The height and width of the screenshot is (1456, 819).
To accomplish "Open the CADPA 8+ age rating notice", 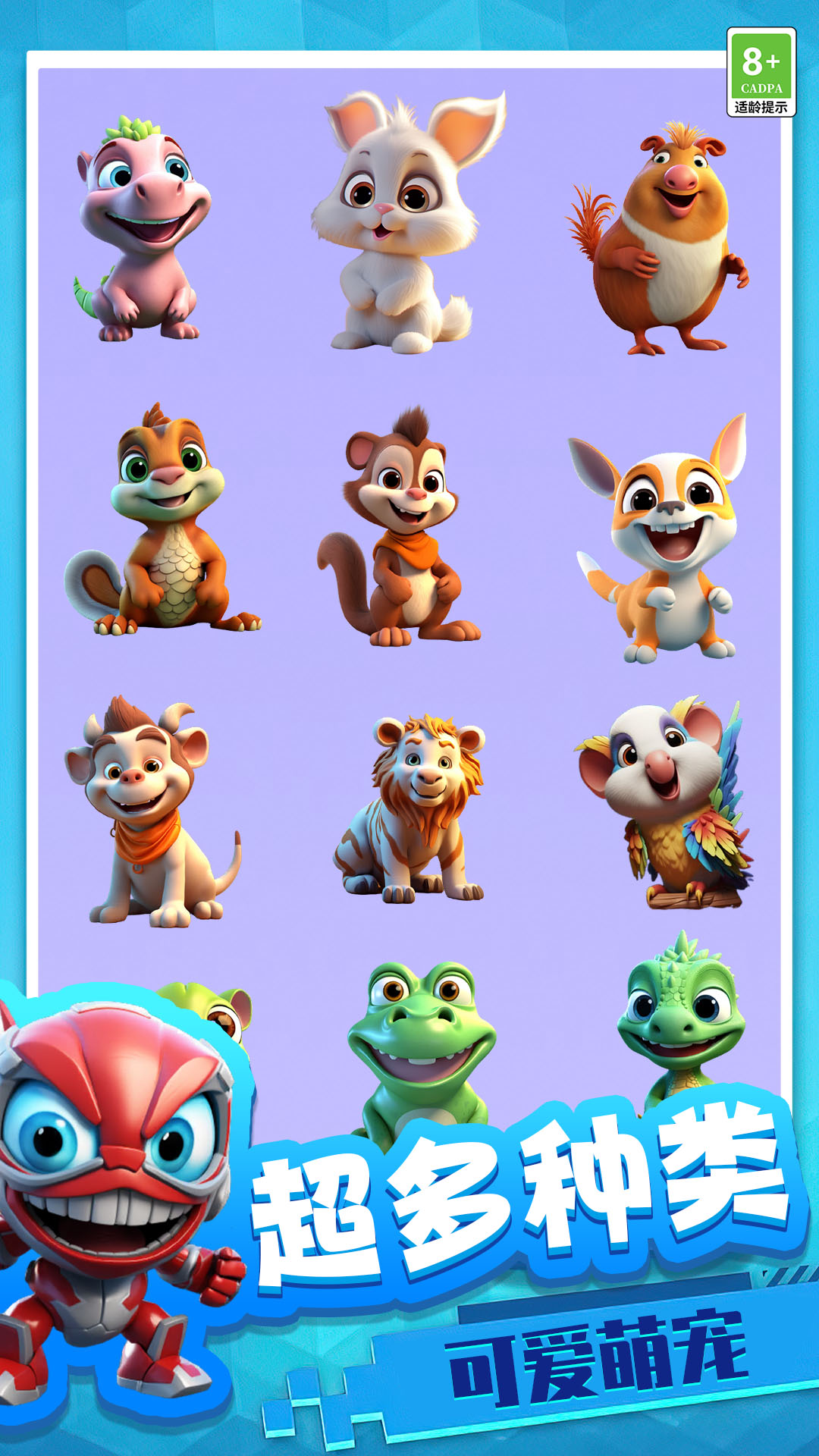I will coord(761,72).
